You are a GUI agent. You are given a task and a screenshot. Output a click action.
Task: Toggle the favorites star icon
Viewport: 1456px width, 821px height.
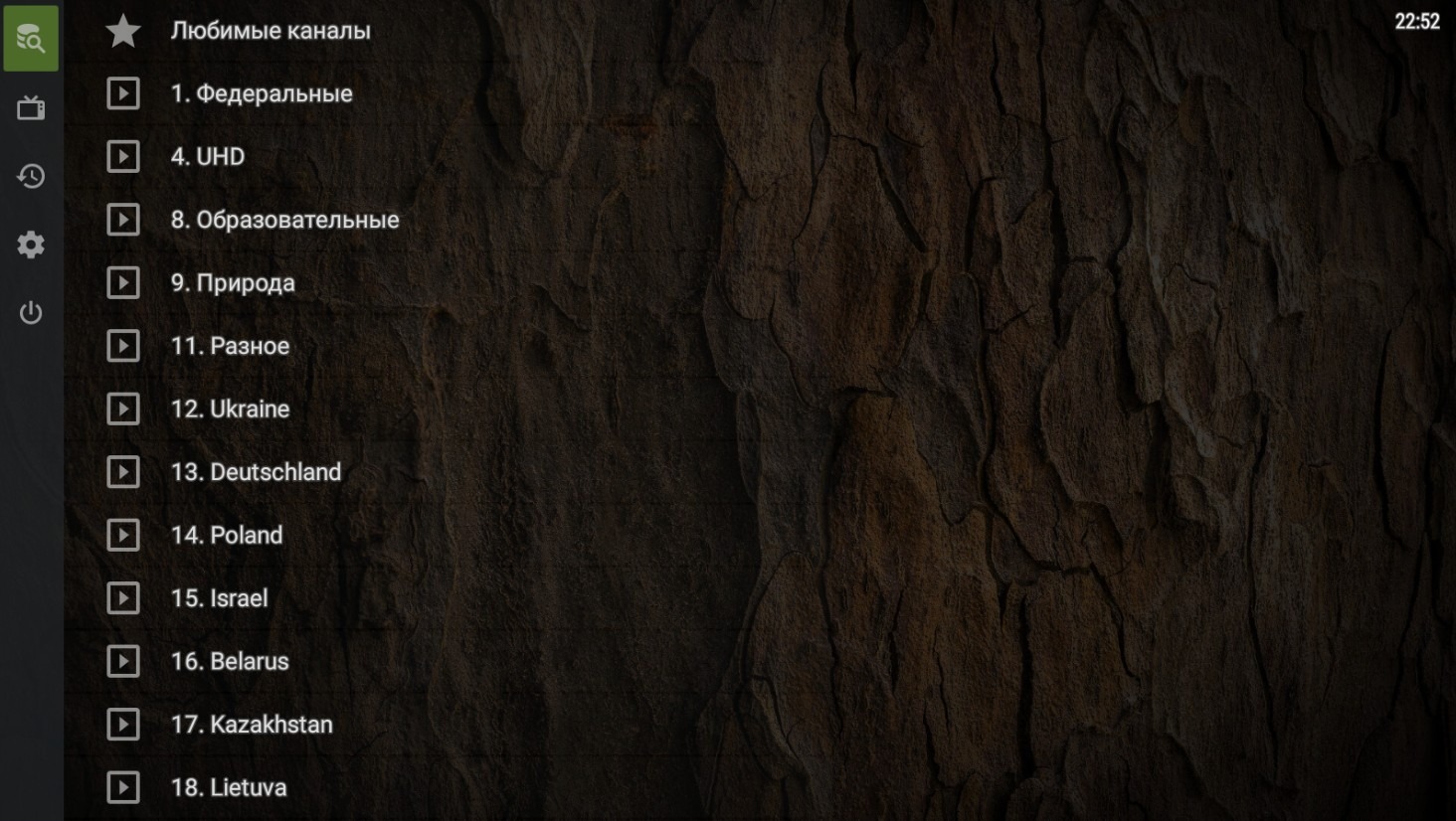(122, 30)
